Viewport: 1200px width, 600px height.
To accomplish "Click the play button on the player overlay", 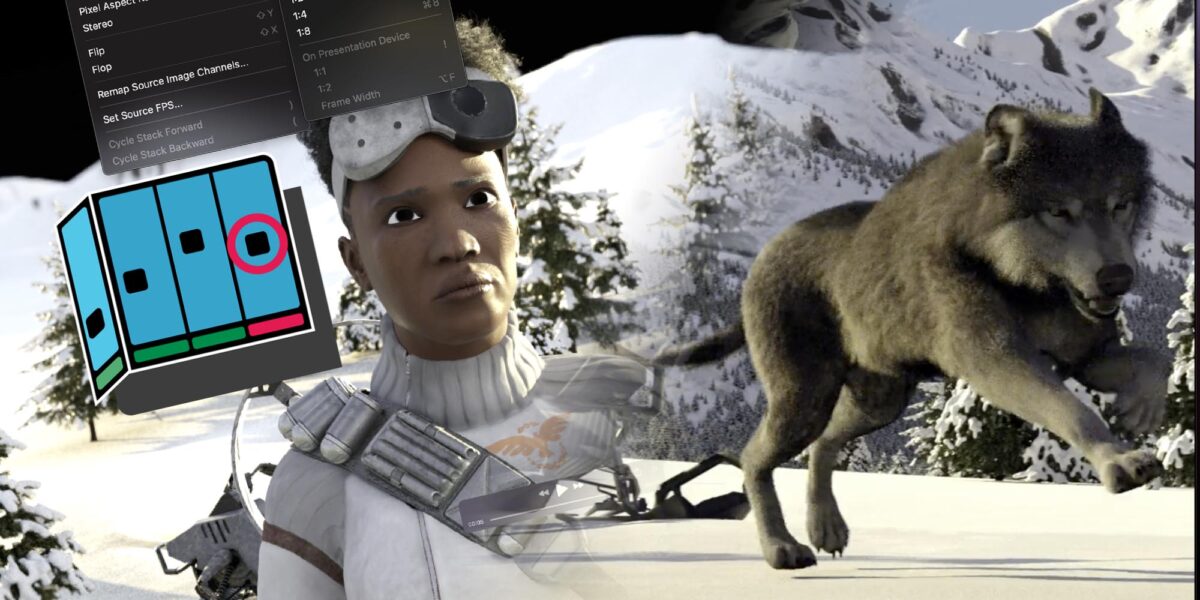I will click(562, 489).
